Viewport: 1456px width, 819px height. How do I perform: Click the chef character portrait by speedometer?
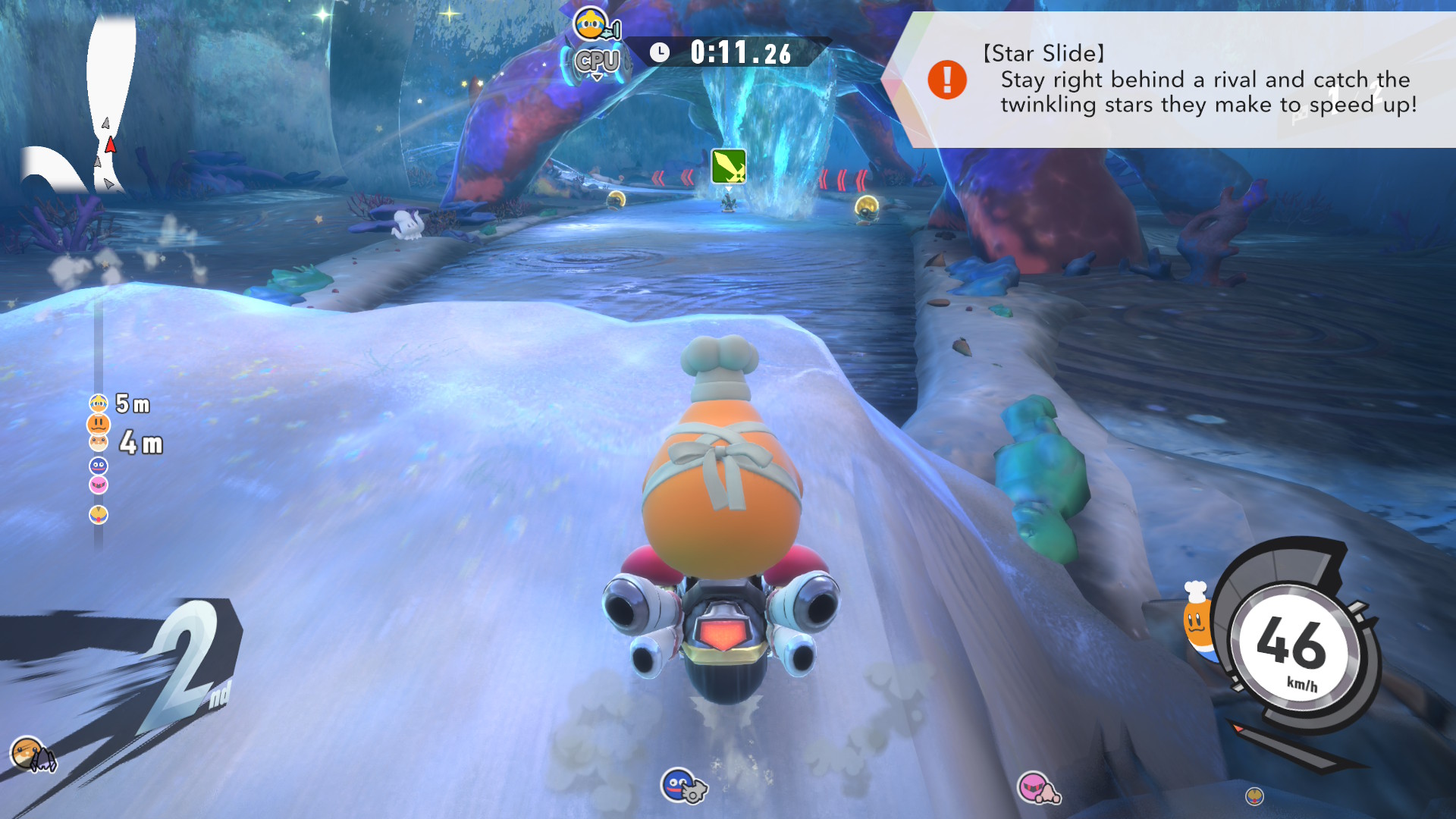1196,616
